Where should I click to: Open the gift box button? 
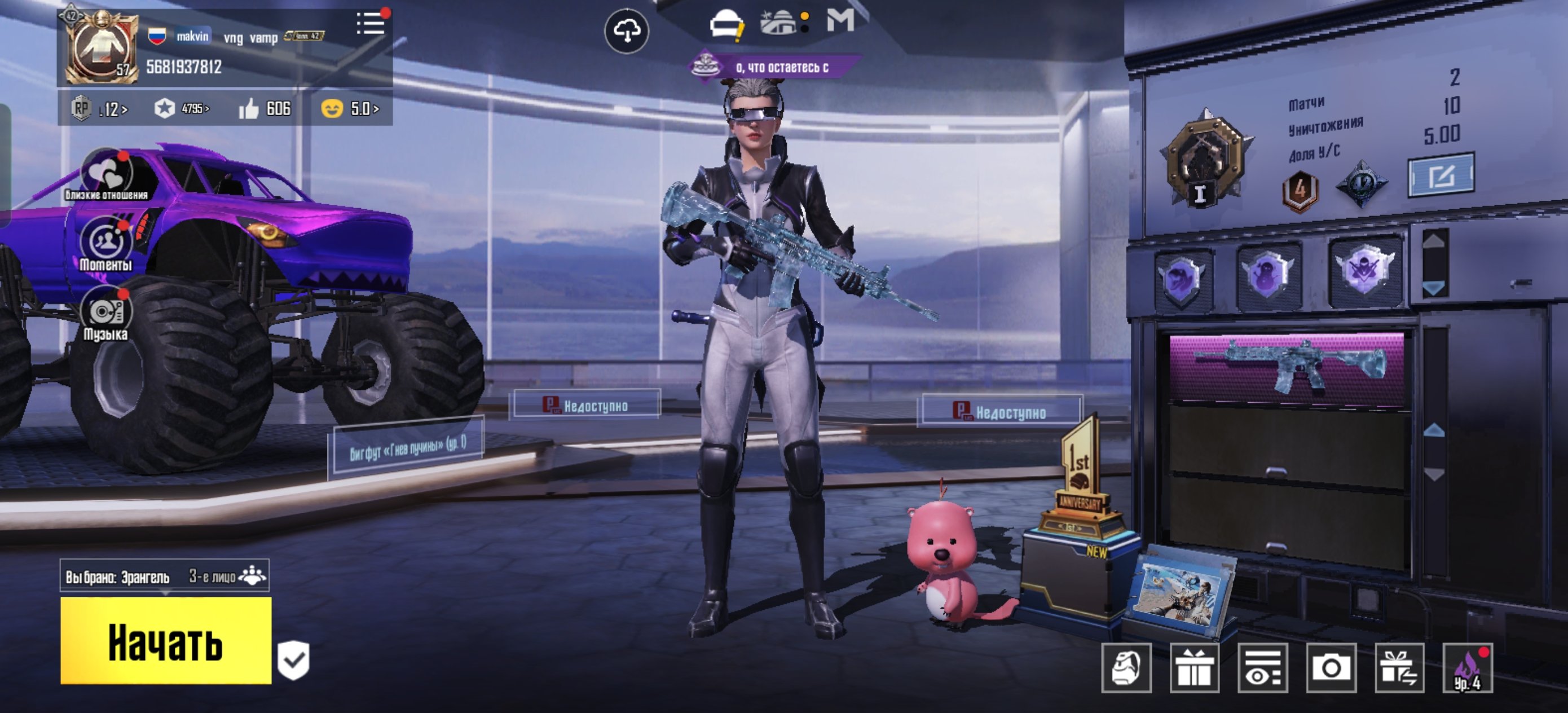click(1194, 668)
